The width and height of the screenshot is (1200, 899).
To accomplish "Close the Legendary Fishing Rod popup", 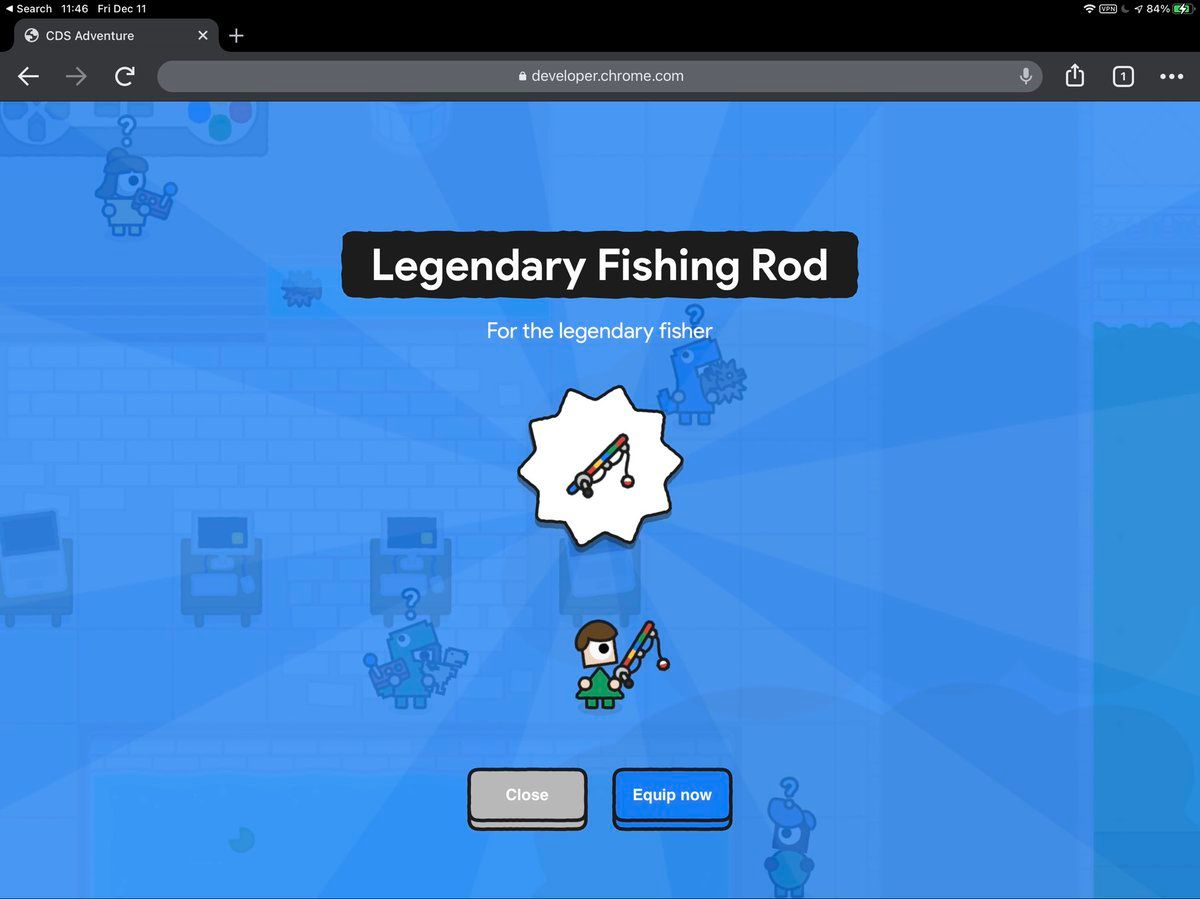I will (x=527, y=796).
